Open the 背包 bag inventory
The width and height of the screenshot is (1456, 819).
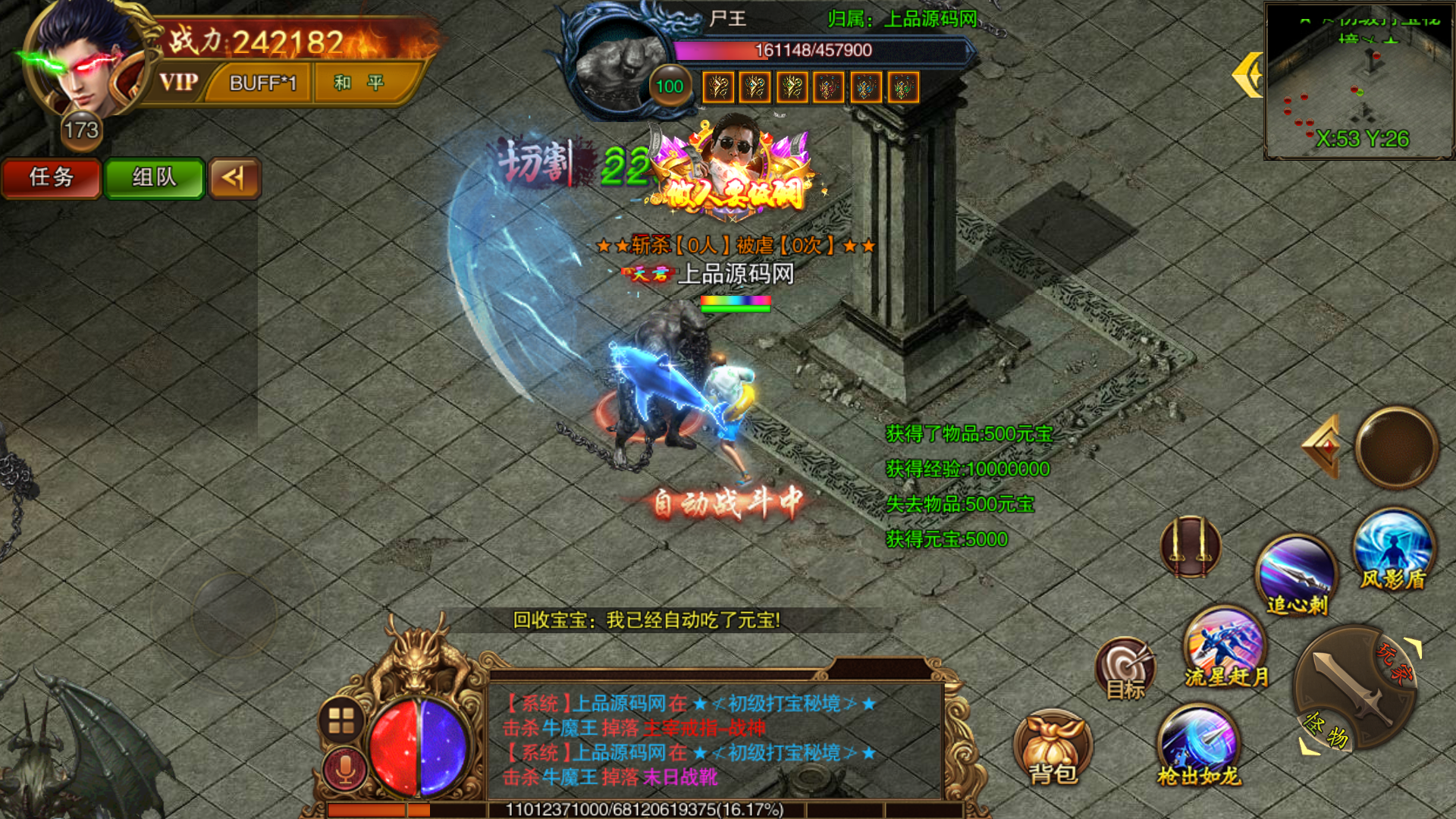point(1053,748)
